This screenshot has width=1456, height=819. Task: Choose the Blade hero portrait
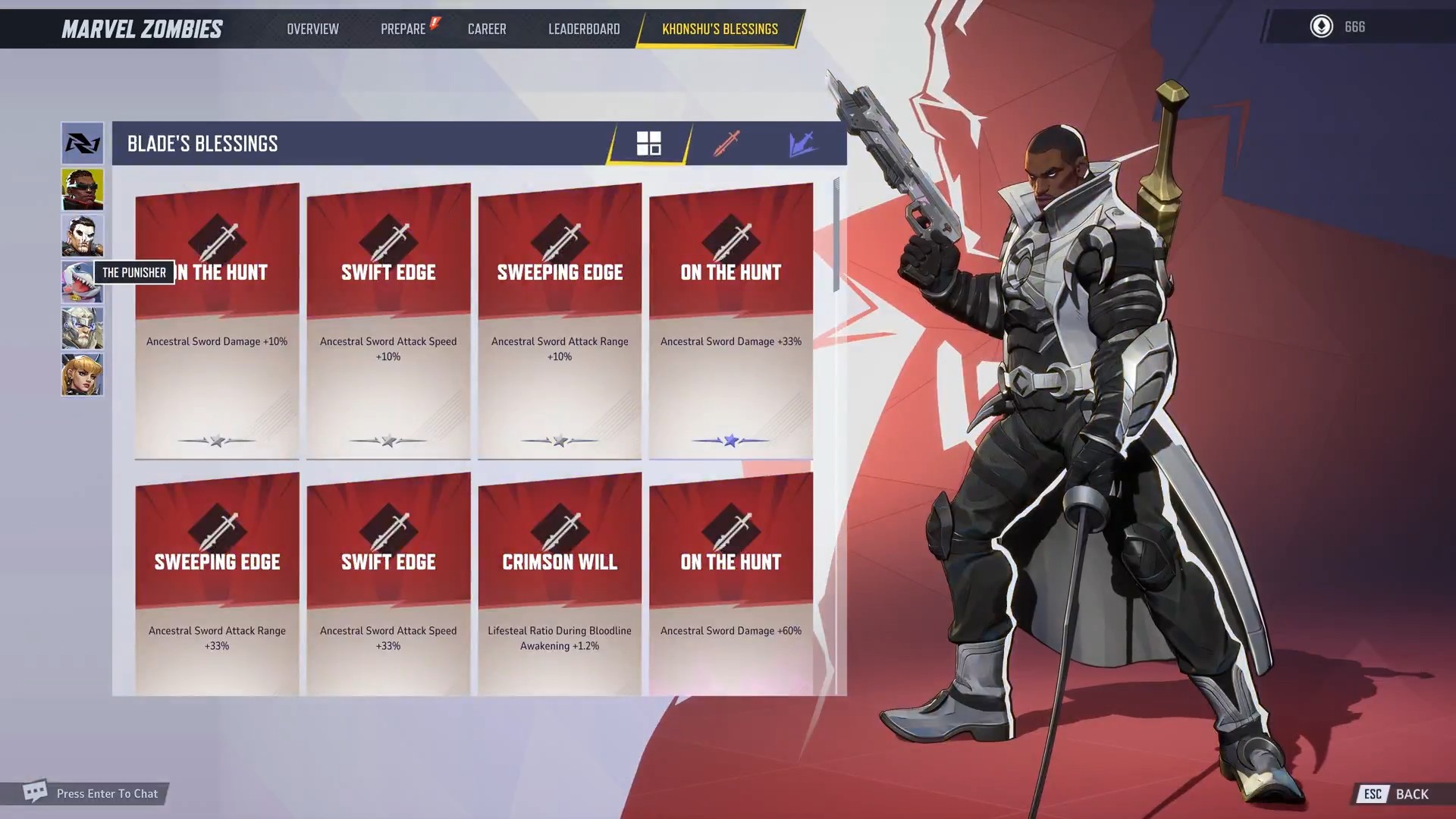(x=82, y=190)
